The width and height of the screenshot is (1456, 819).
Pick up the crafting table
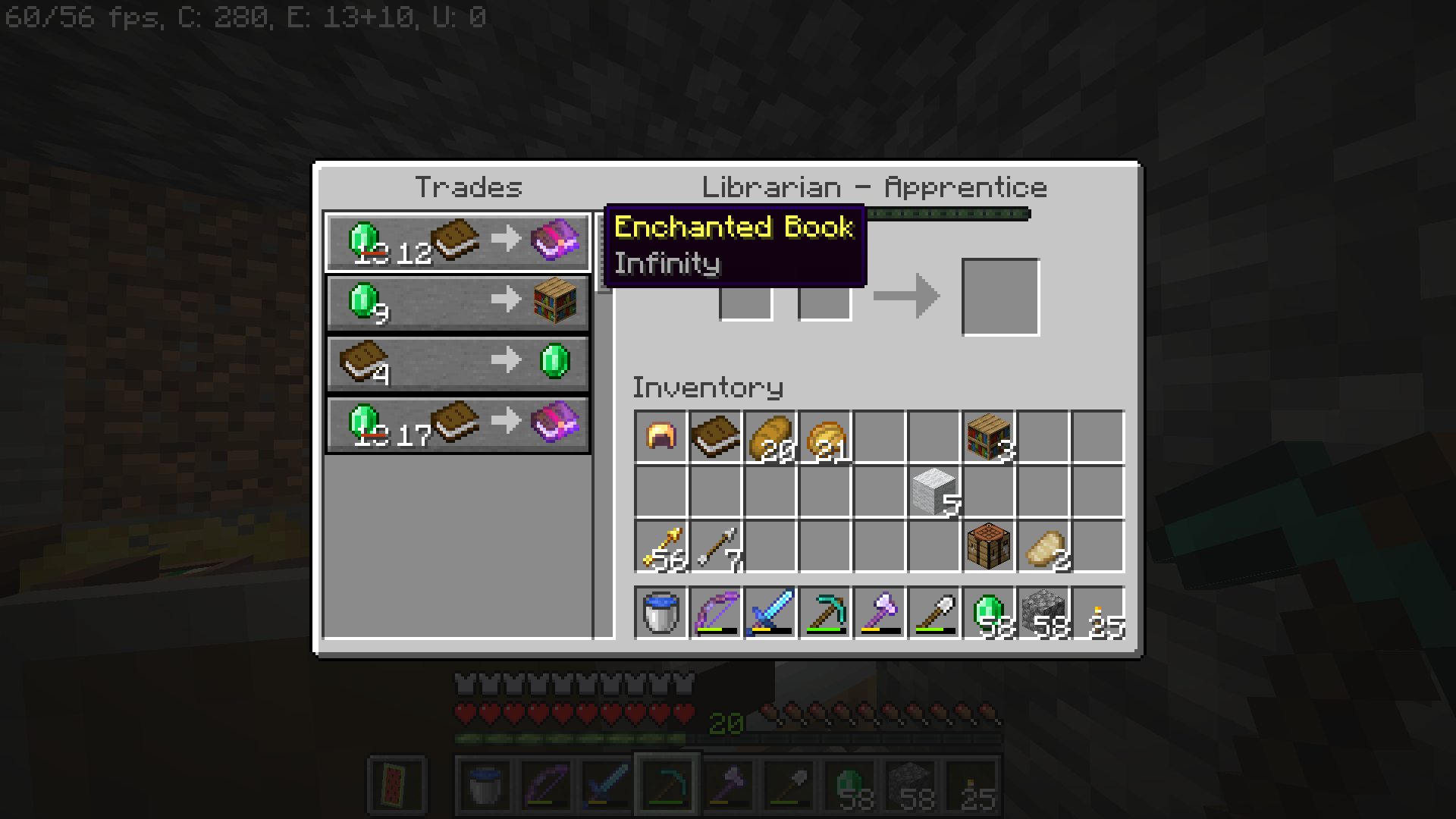tap(989, 546)
